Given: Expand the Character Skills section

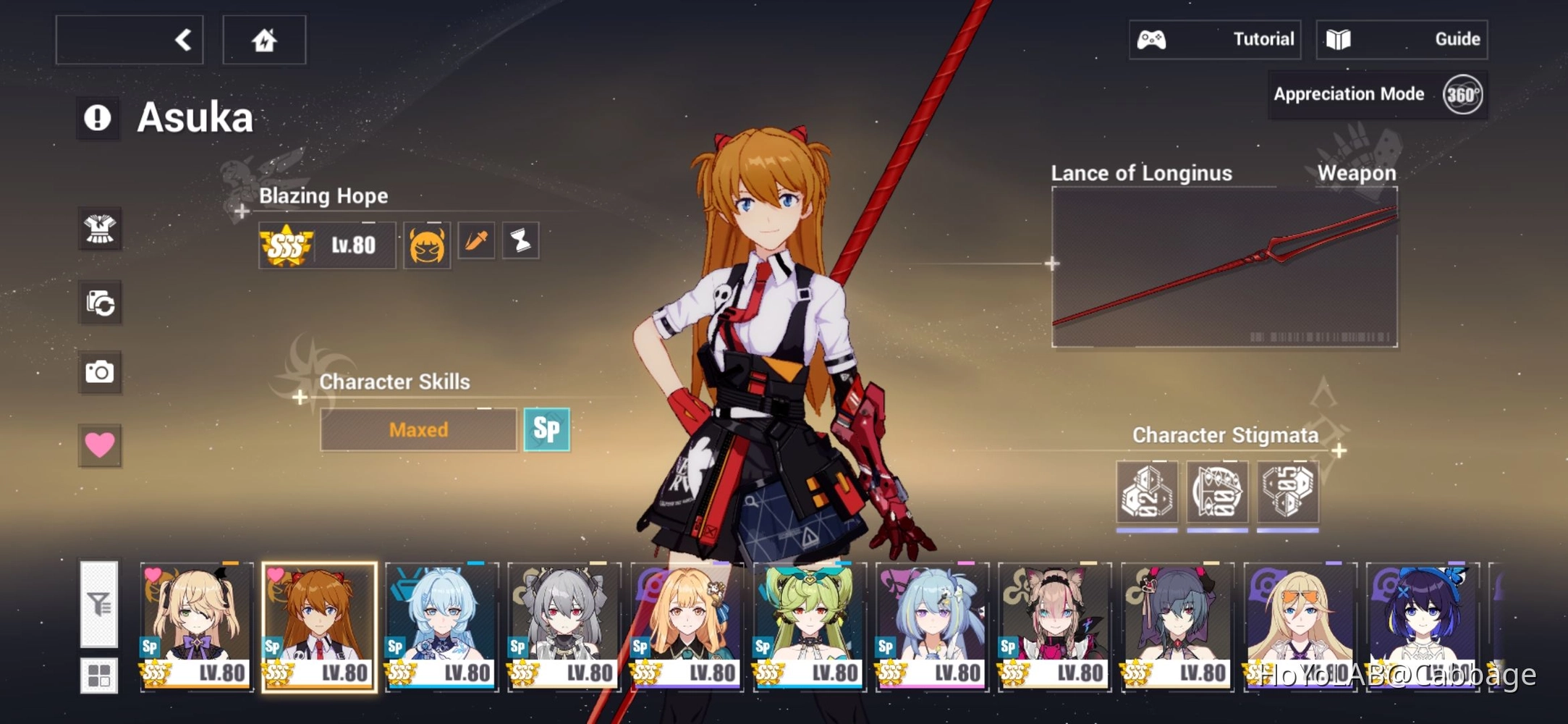Looking at the screenshot, I should (x=299, y=397).
